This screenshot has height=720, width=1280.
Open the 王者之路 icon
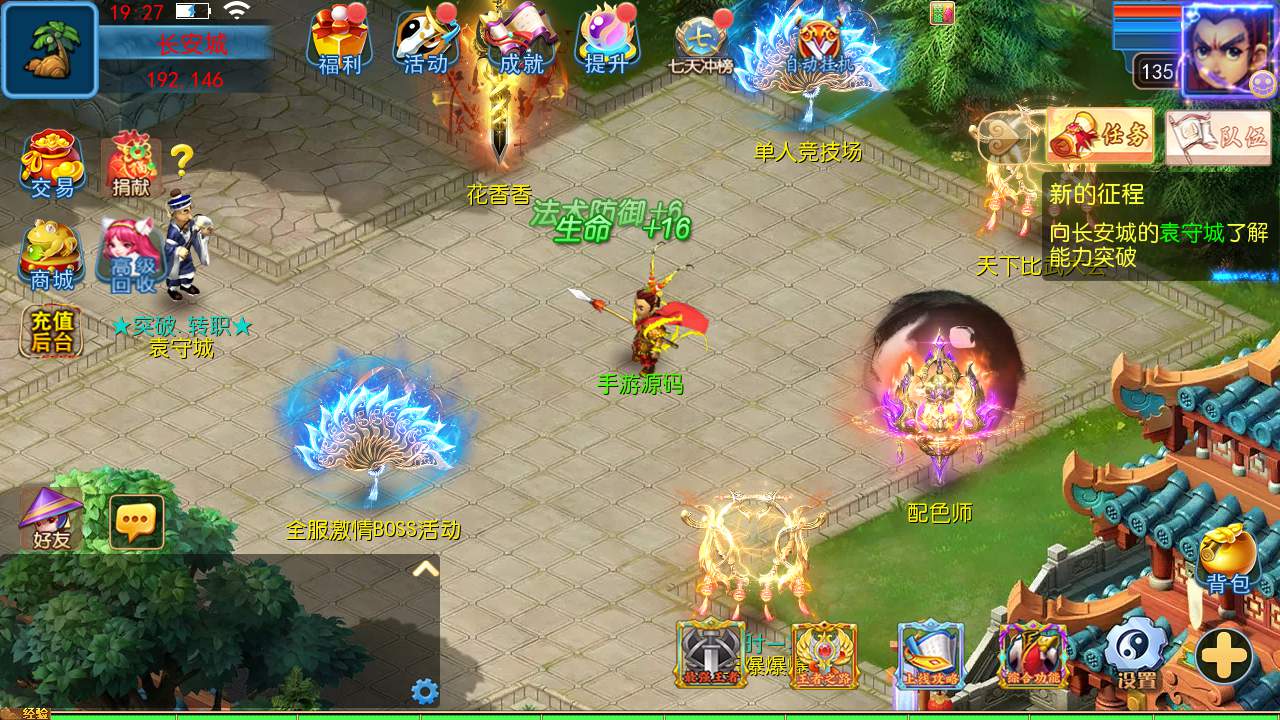824,655
